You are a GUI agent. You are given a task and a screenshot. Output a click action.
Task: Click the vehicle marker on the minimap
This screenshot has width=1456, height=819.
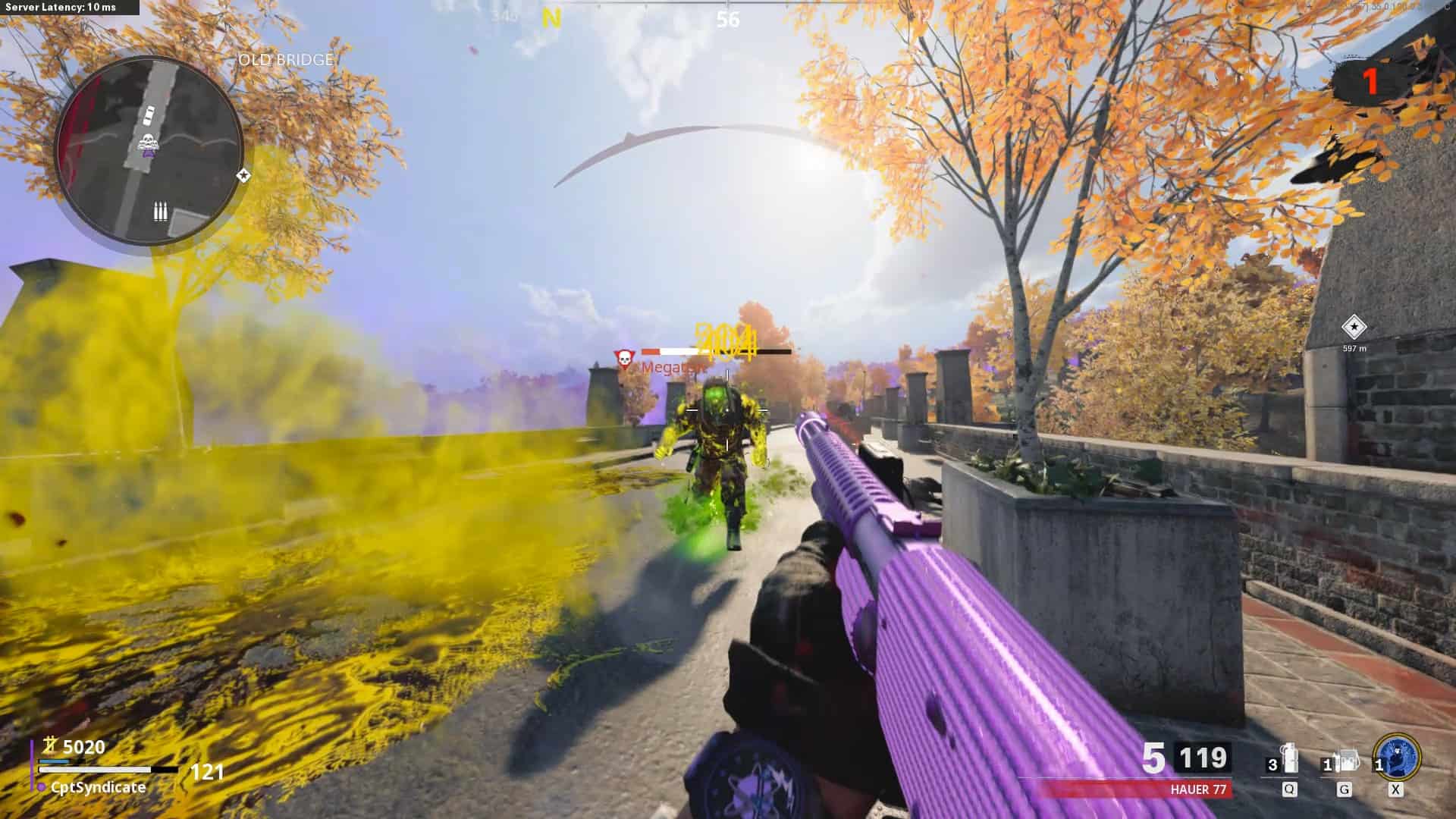[x=149, y=116]
